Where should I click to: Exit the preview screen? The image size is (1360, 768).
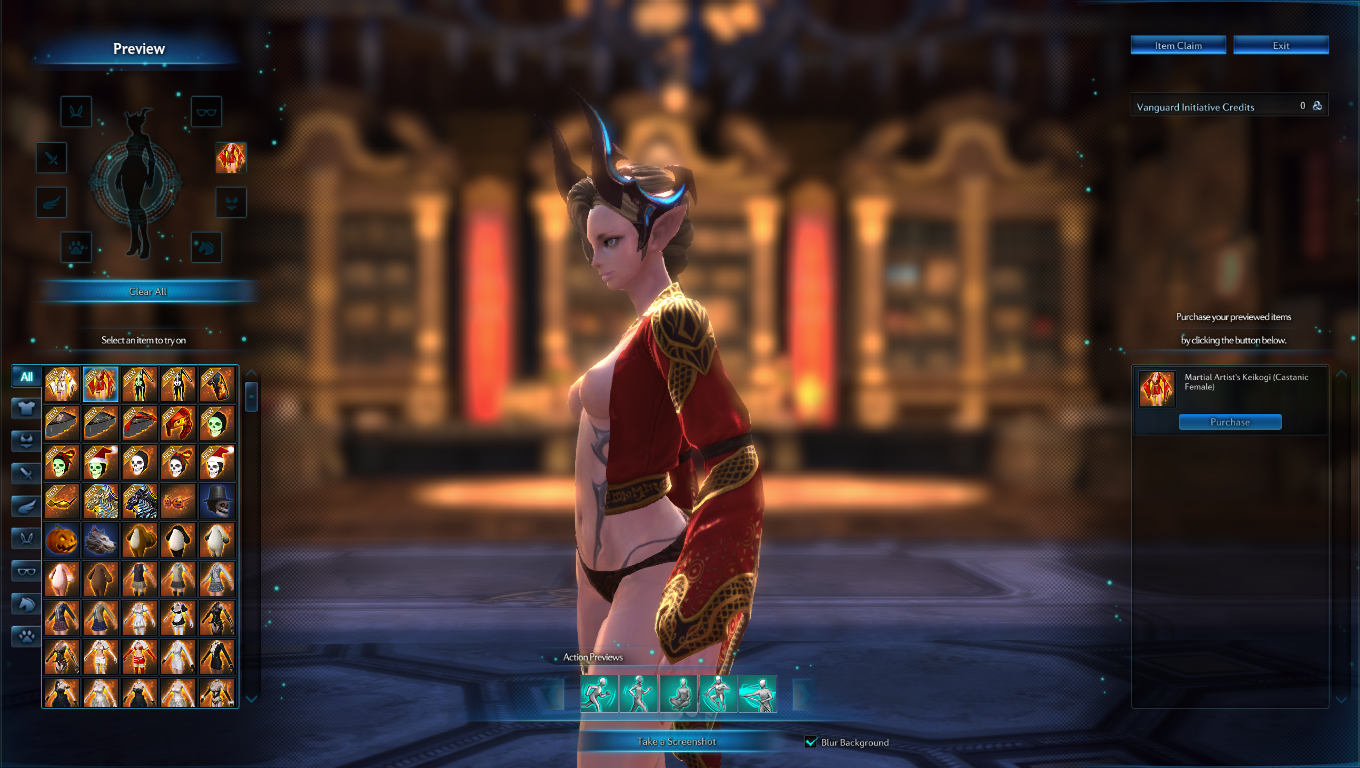coord(1281,45)
